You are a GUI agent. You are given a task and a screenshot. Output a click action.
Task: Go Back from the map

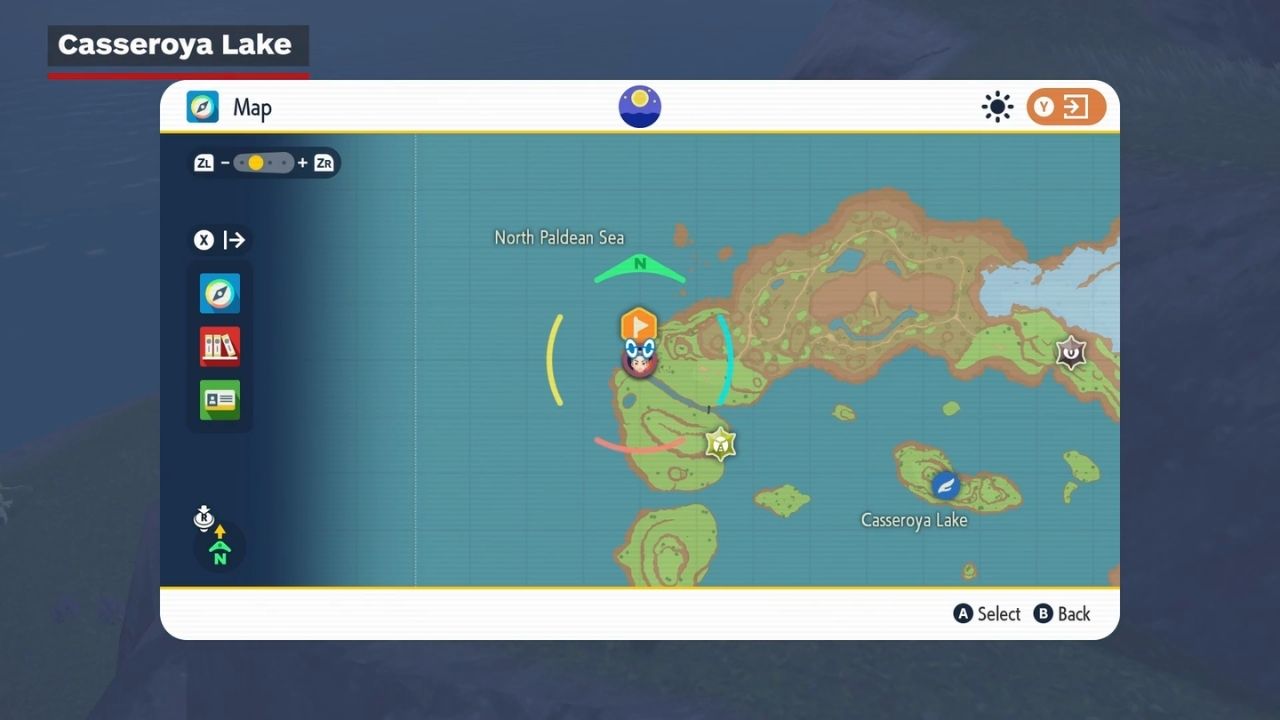[x=1062, y=614]
